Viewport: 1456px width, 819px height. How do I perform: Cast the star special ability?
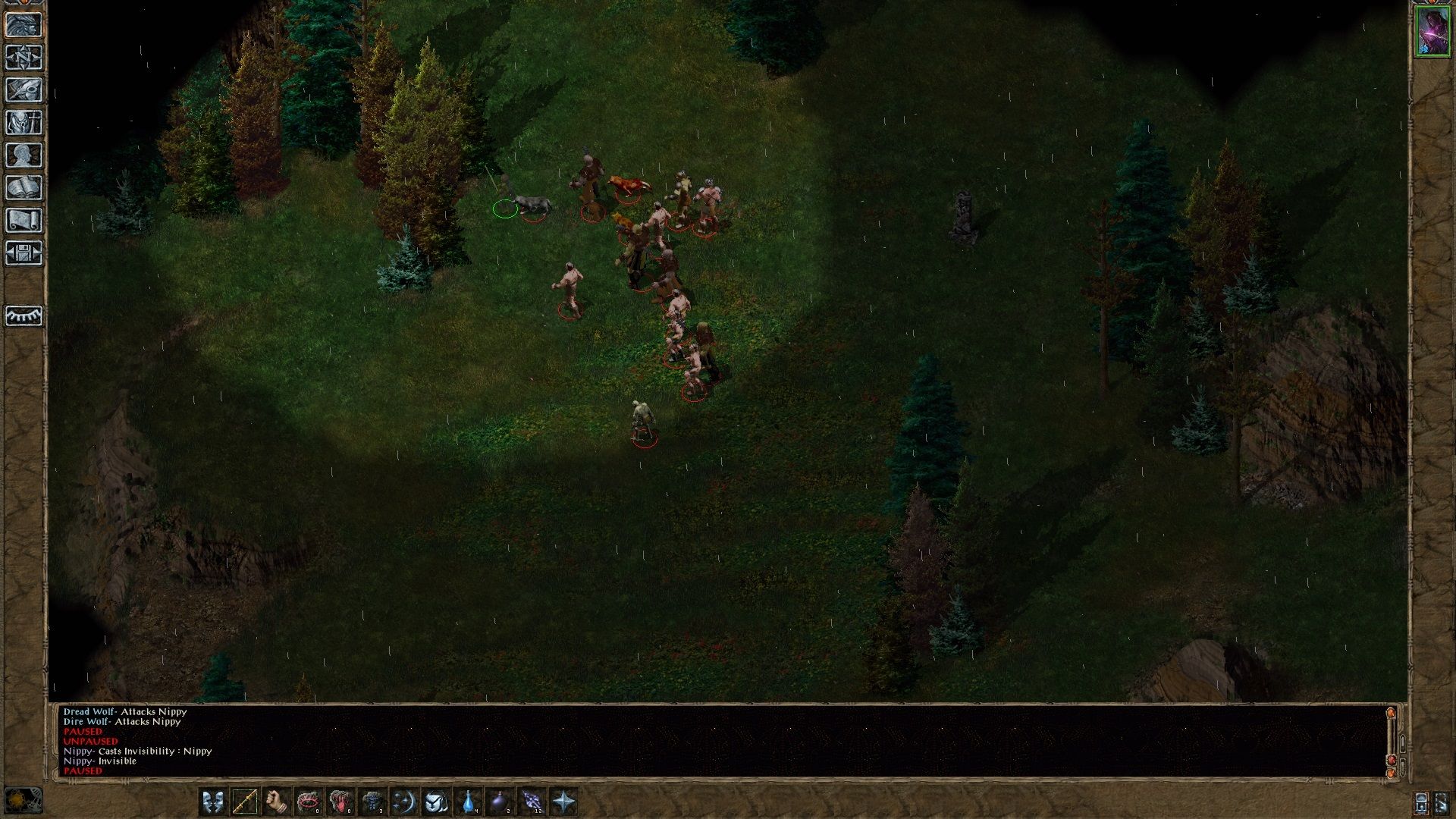(565, 801)
